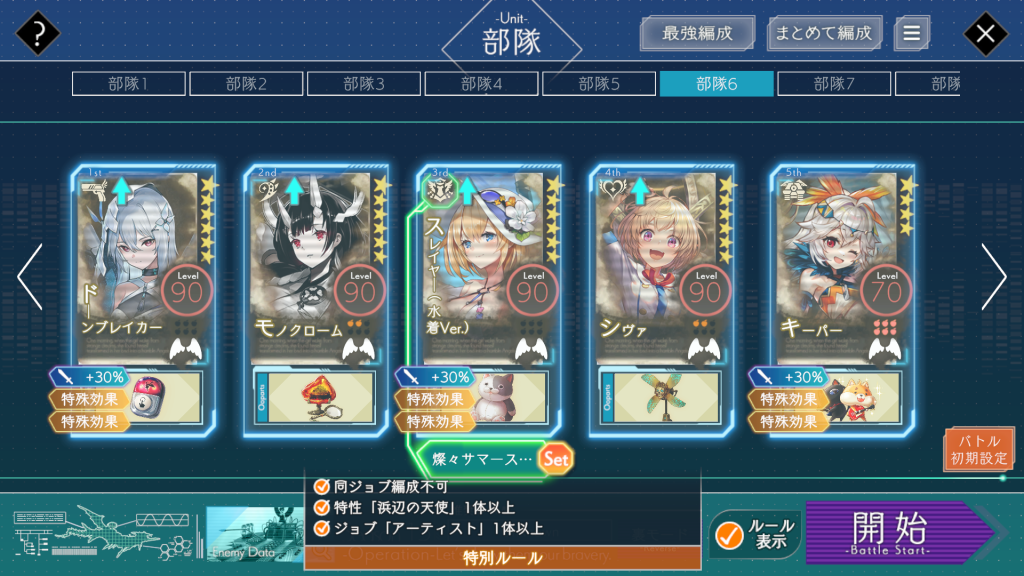Open バトル初期設定 battle settings
The image size is (1024, 576).
978,450
